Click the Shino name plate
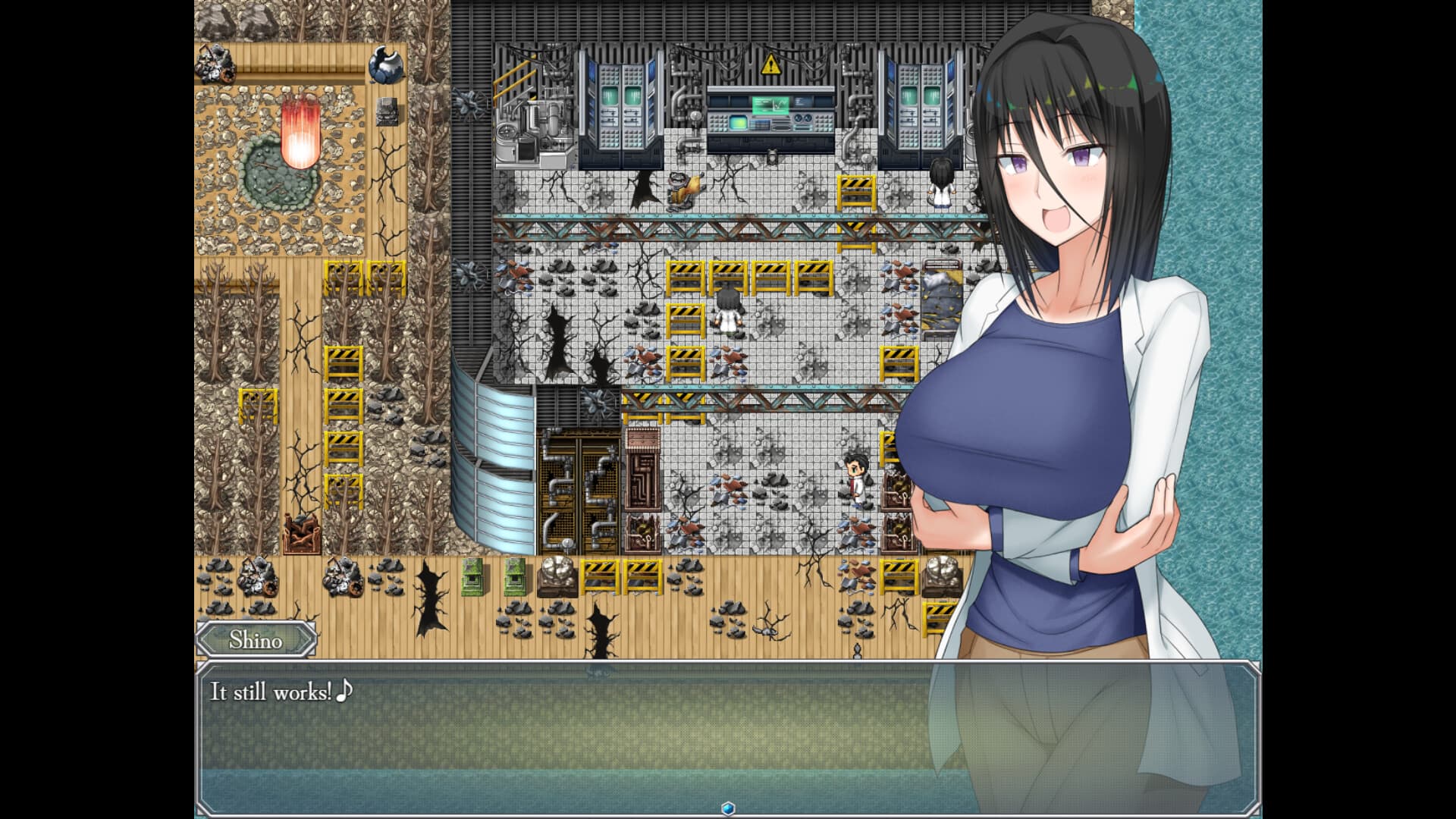 click(255, 642)
